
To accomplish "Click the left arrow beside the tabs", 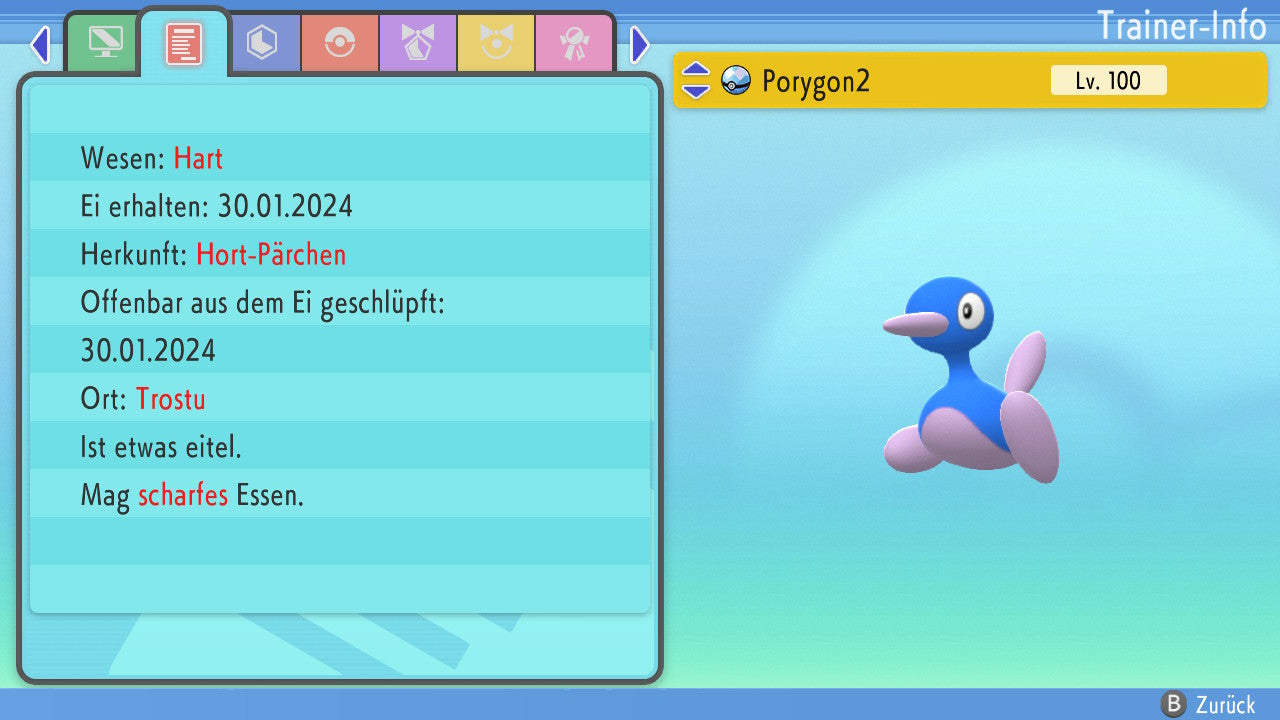I will [40, 44].
